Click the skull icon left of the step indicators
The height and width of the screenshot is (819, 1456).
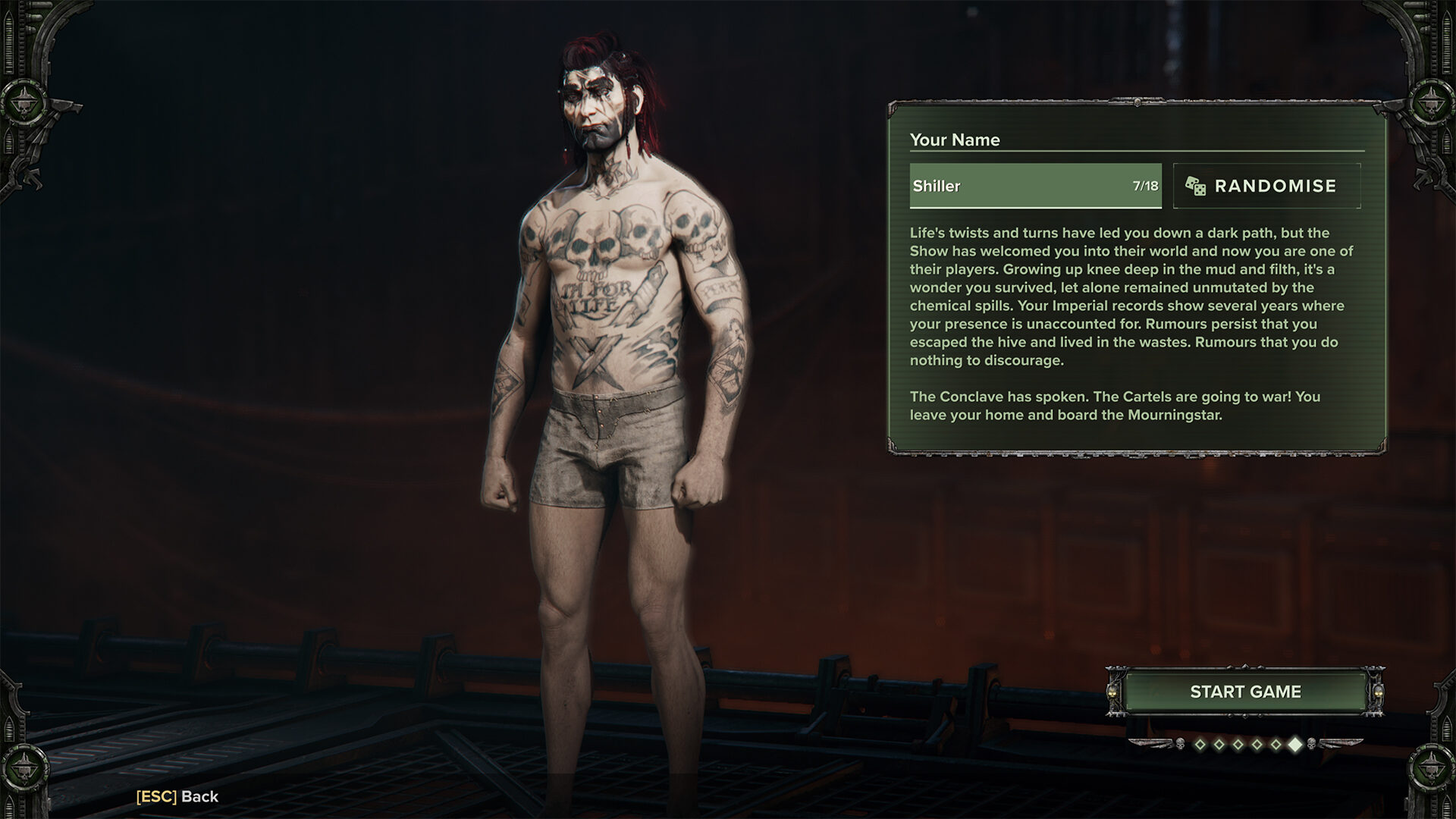pos(1179,745)
